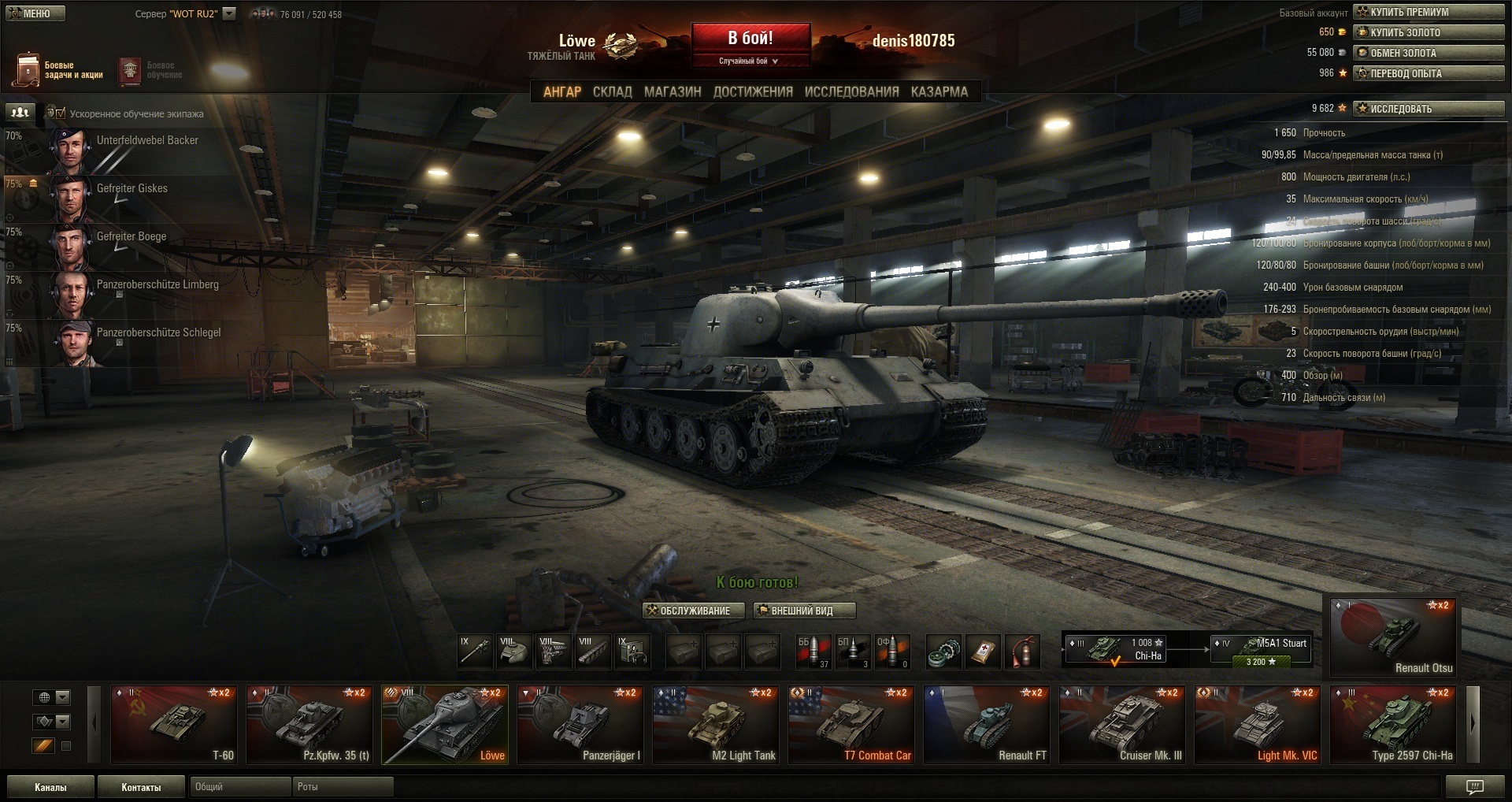Open the Каналы chat channels button
Screen dimensions: 1512x802
(50, 787)
